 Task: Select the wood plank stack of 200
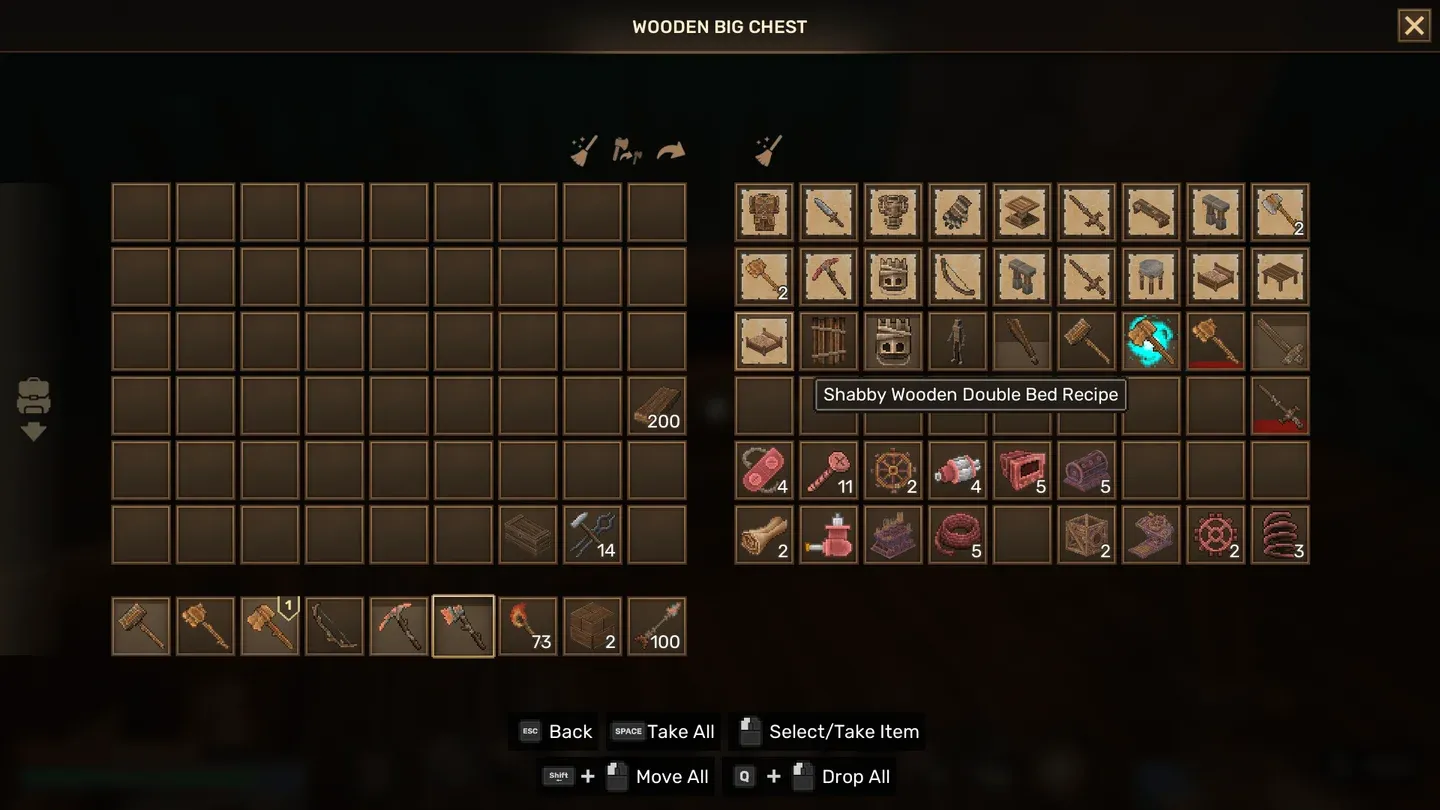[x=657, y=405]
